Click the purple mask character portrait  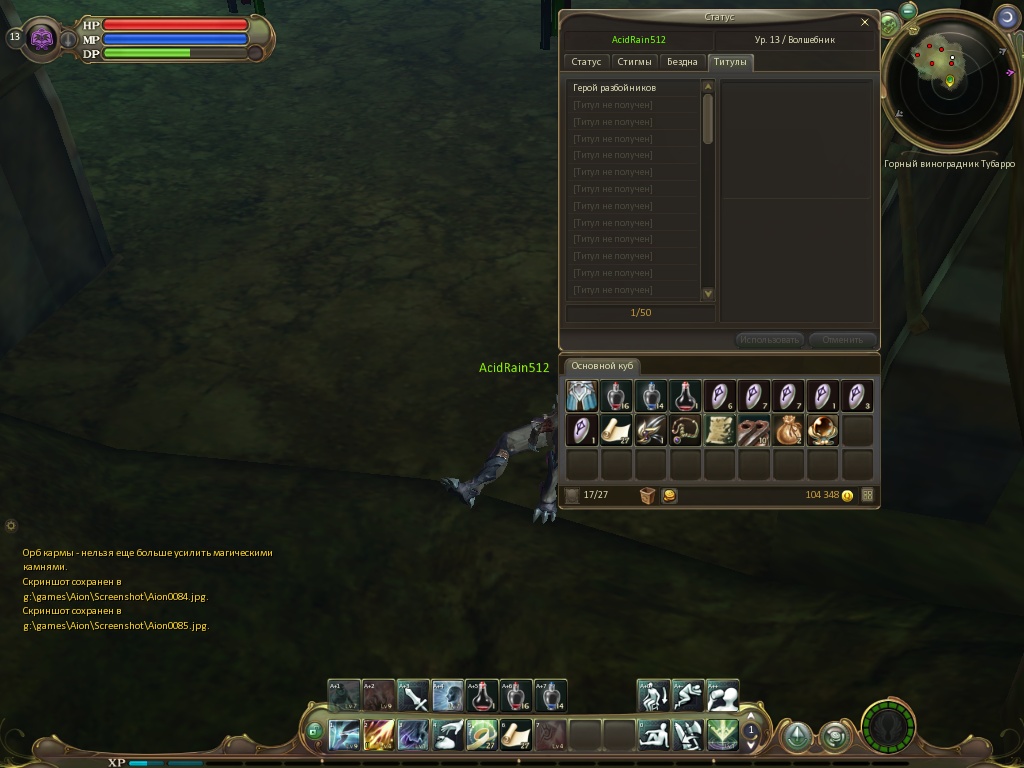[42, 39]
